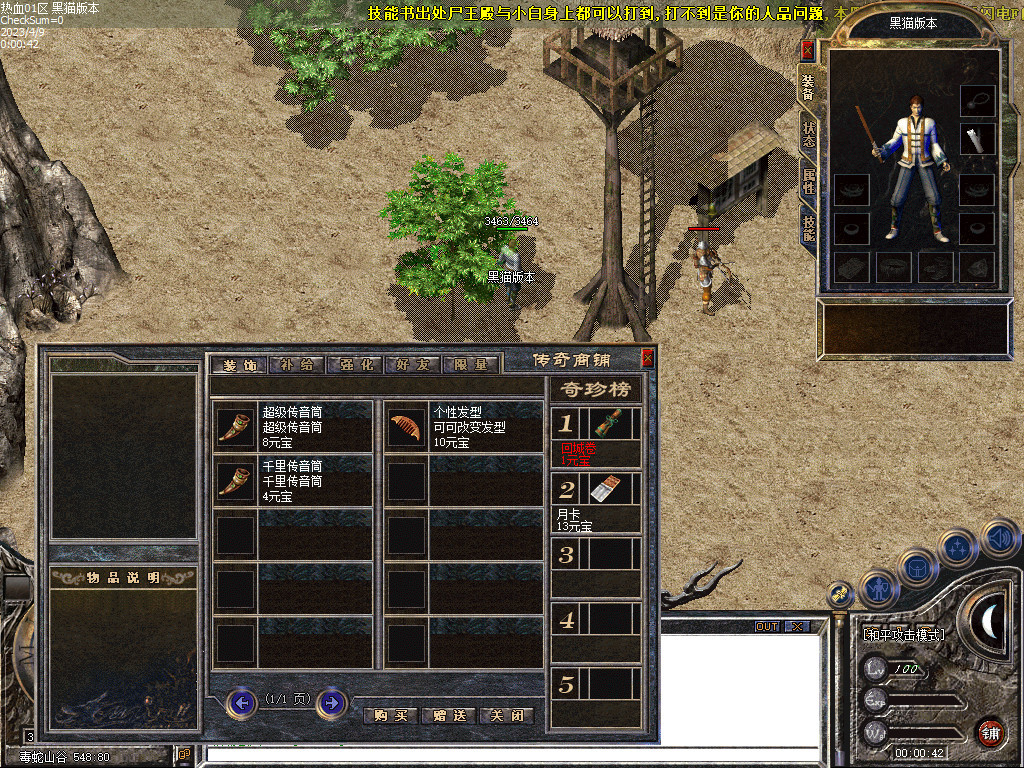Switch to the 技能 skills tab
1024x768 pixels.
coord(808,227)
